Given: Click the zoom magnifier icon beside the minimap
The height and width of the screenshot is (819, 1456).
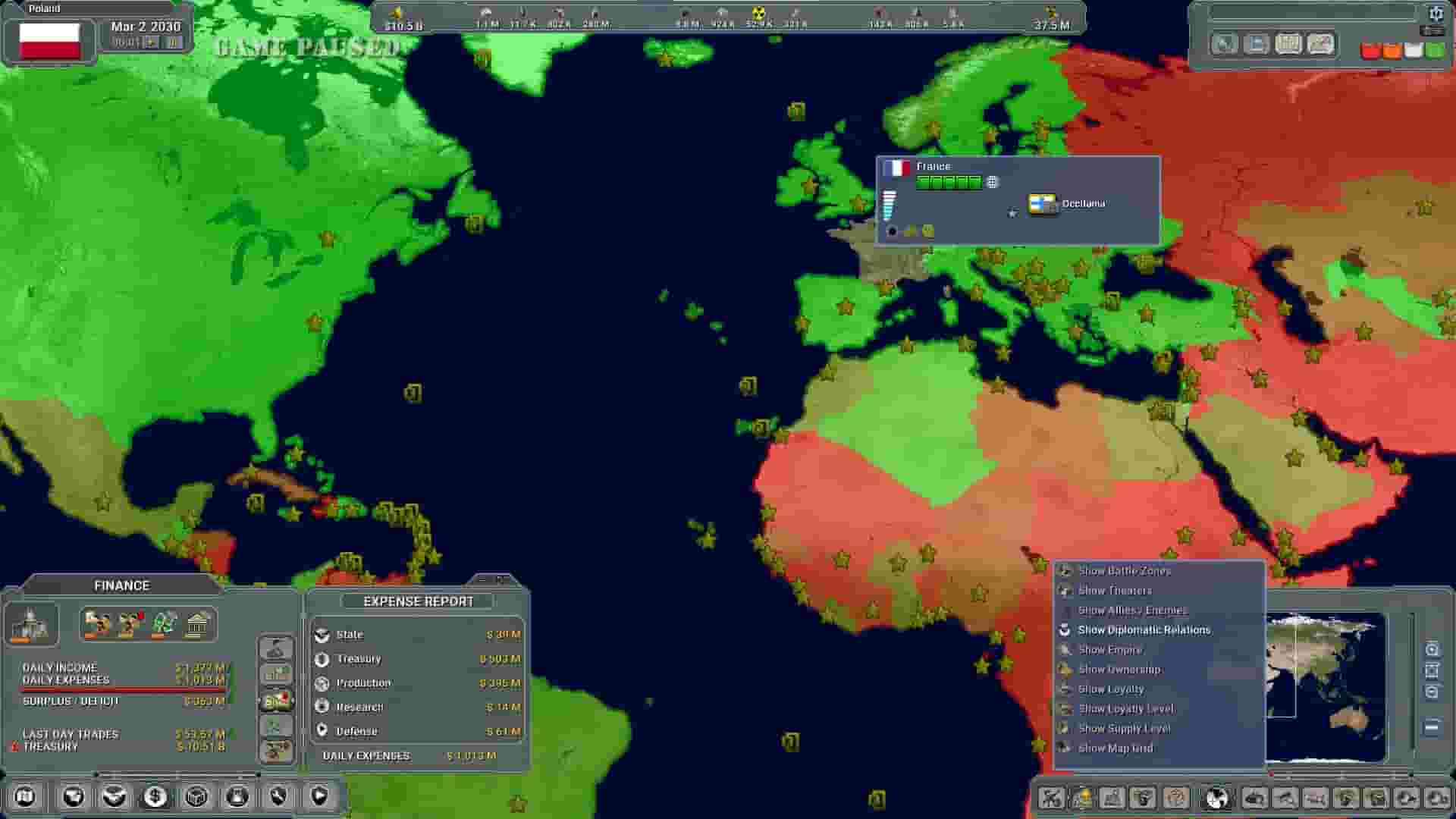Looking at the screenshot, I should click(x=1432, y=648).
